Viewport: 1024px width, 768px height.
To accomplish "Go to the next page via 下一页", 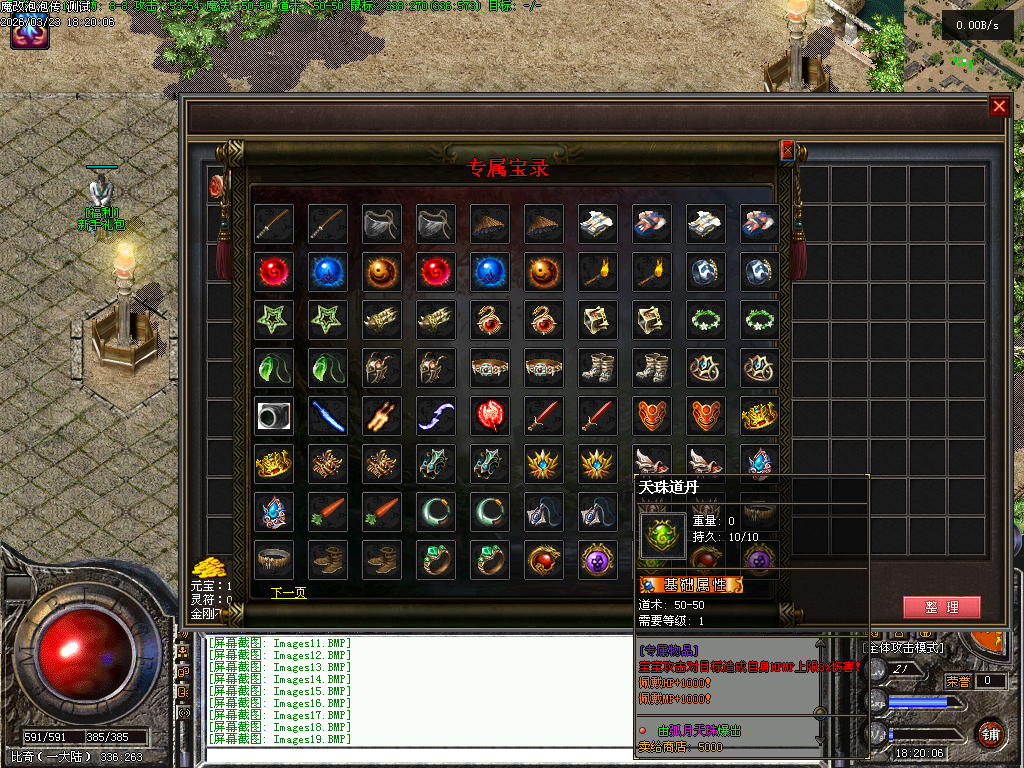I will coord(288,593).
